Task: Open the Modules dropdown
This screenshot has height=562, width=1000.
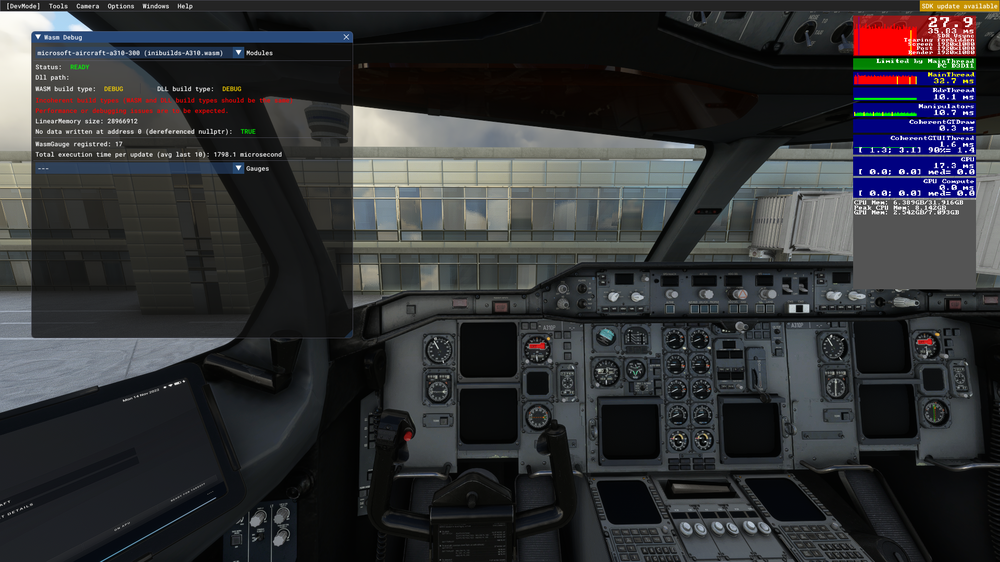Action: point(238,53)
